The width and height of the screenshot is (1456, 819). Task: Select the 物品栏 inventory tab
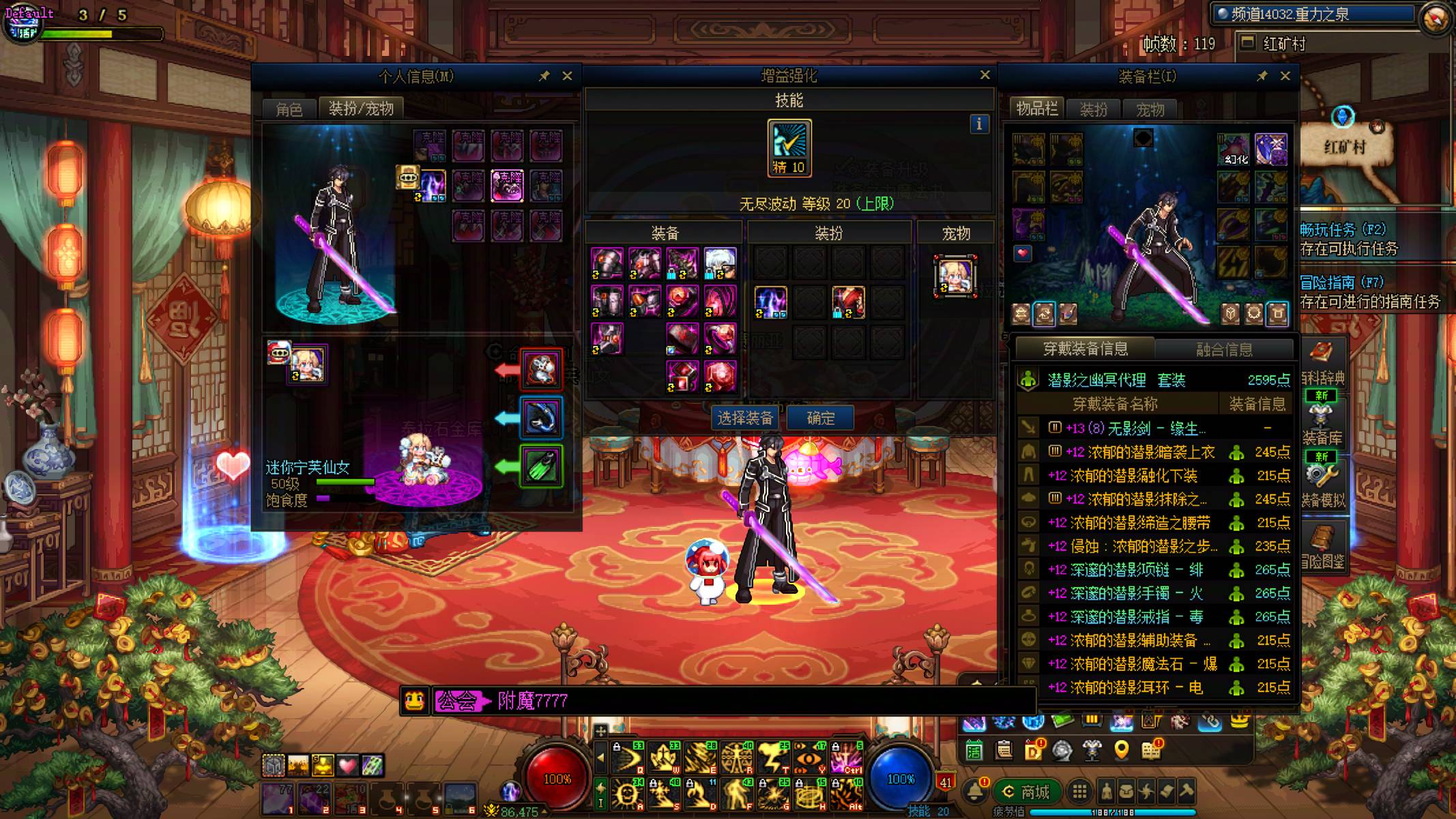click(1036, 109)
